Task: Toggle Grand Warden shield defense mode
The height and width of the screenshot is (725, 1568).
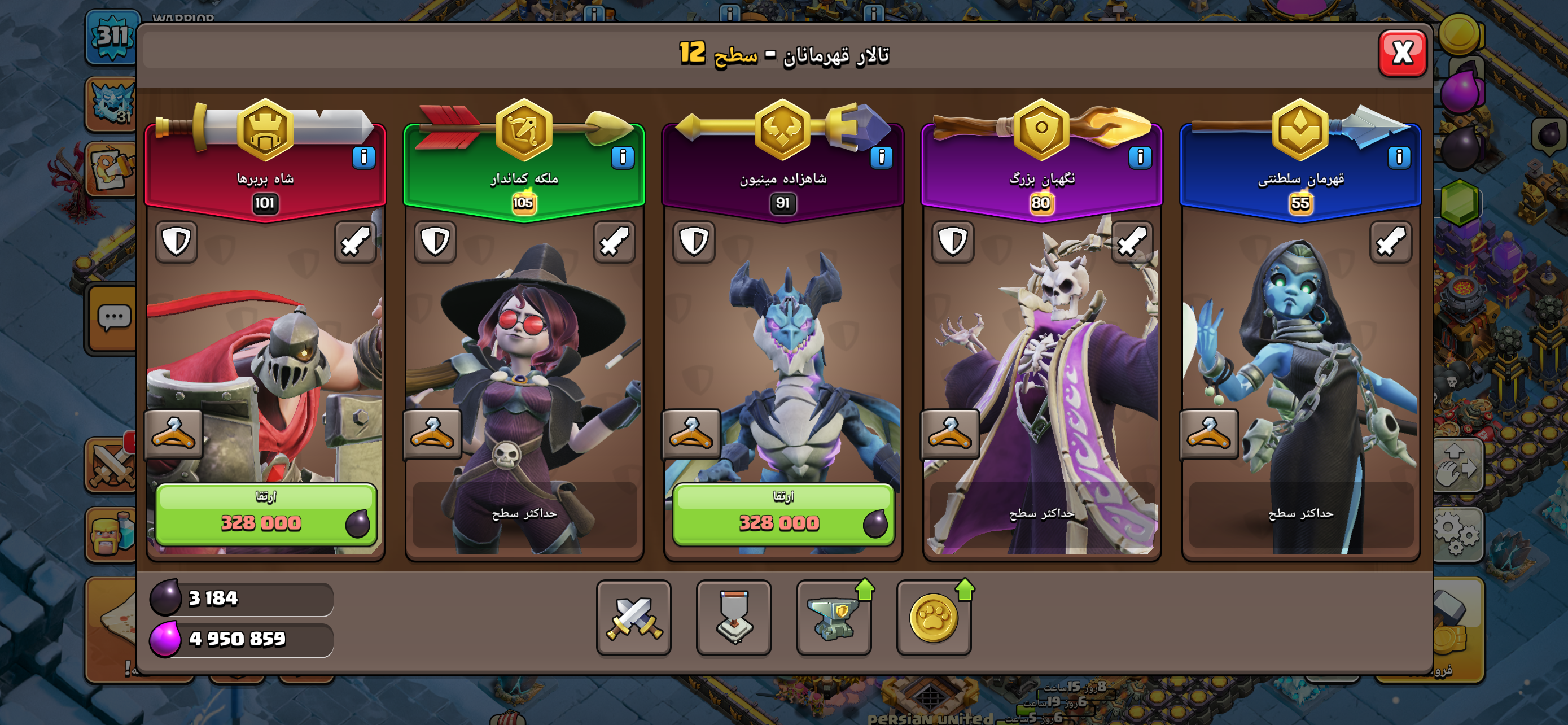Action: coord(953,242)
